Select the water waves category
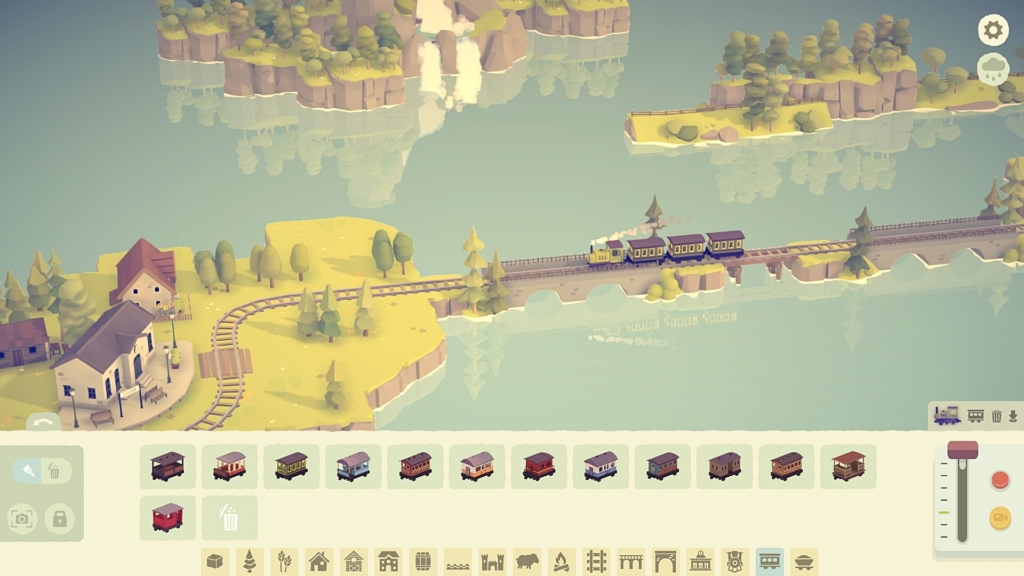 [x=457, y=562]
